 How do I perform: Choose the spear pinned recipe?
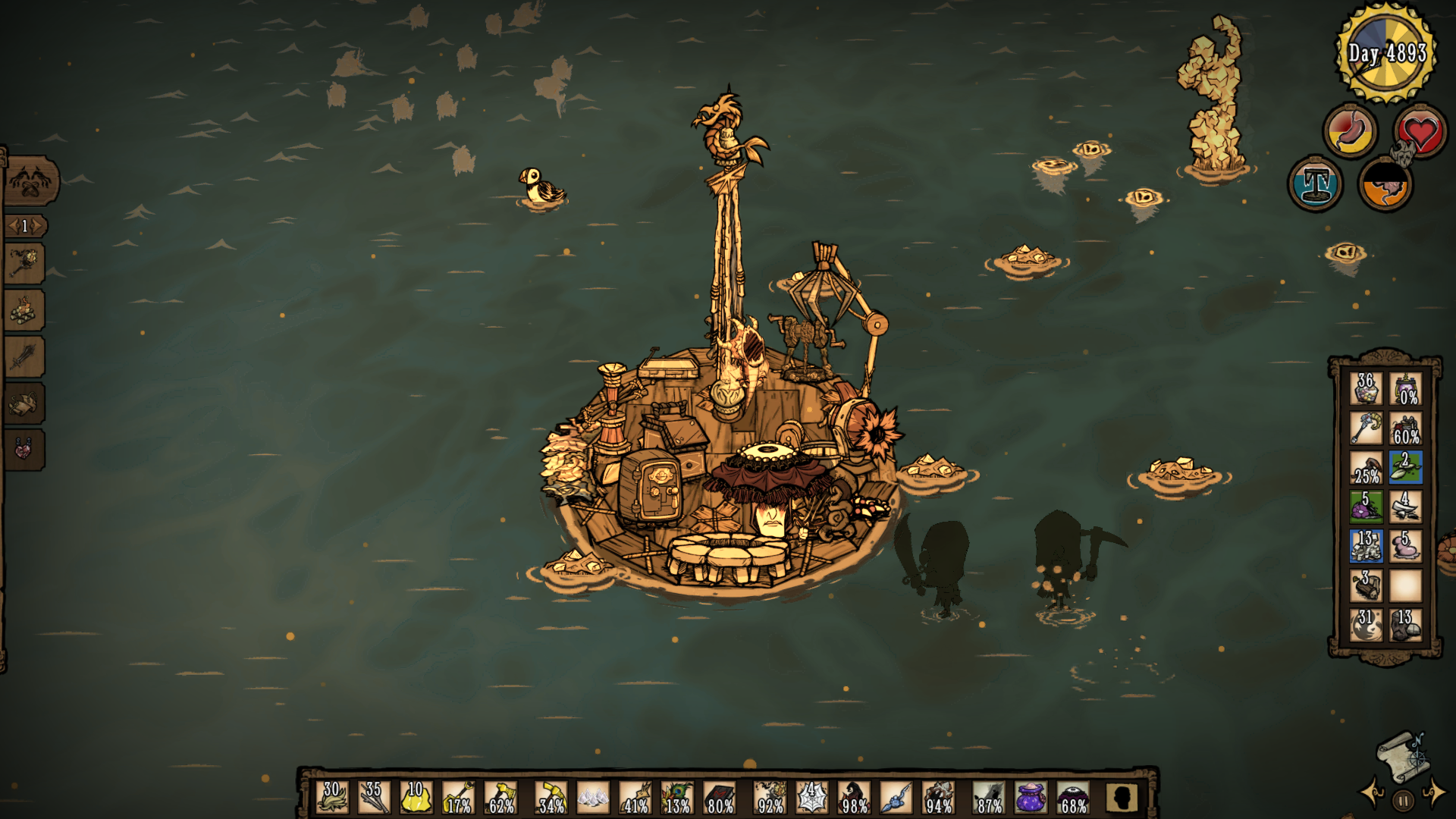(24, 356)
